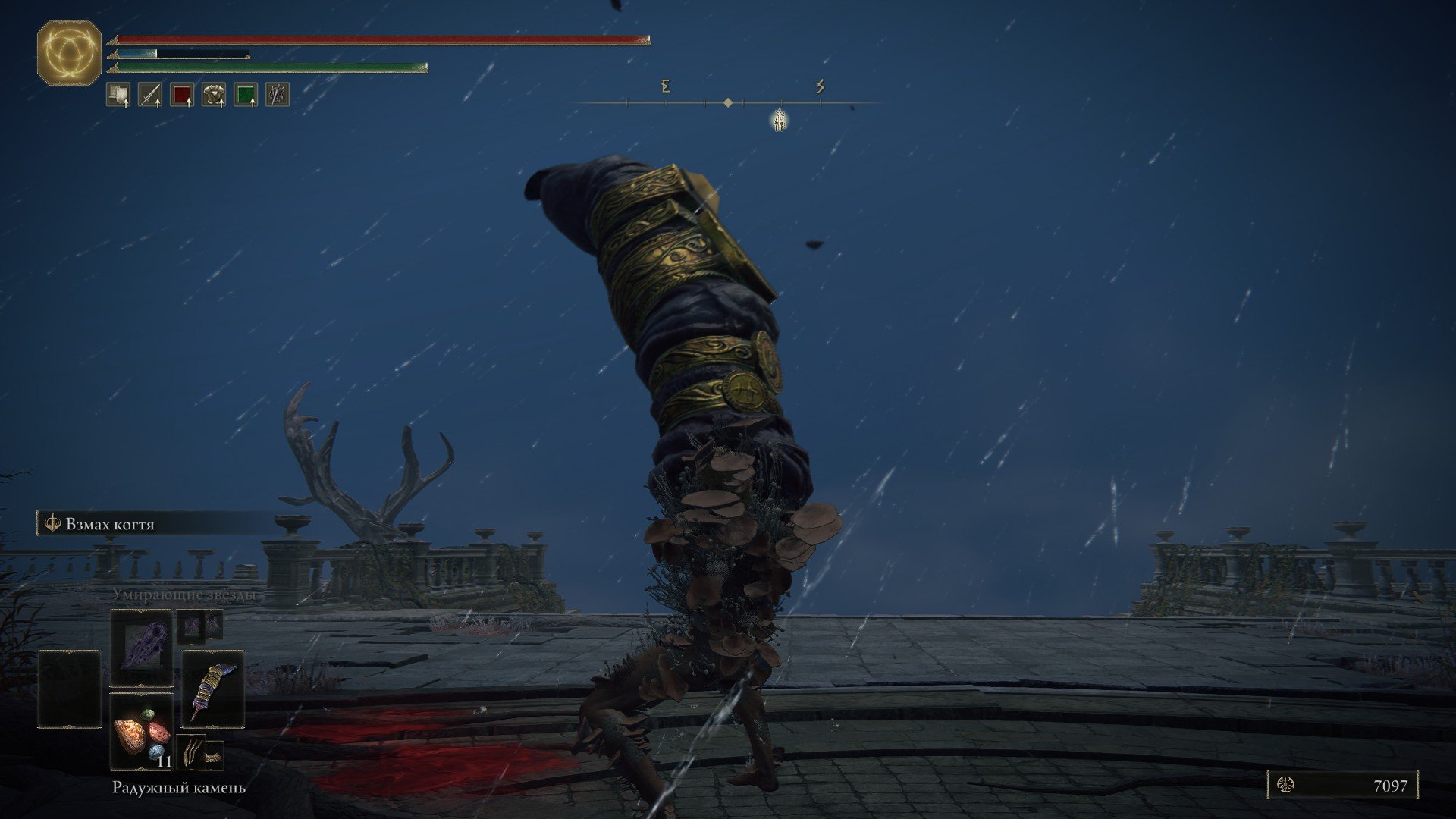Click the right-hand weapon slot
Viewport: 1456px width, 819px height.
(212, 689)
